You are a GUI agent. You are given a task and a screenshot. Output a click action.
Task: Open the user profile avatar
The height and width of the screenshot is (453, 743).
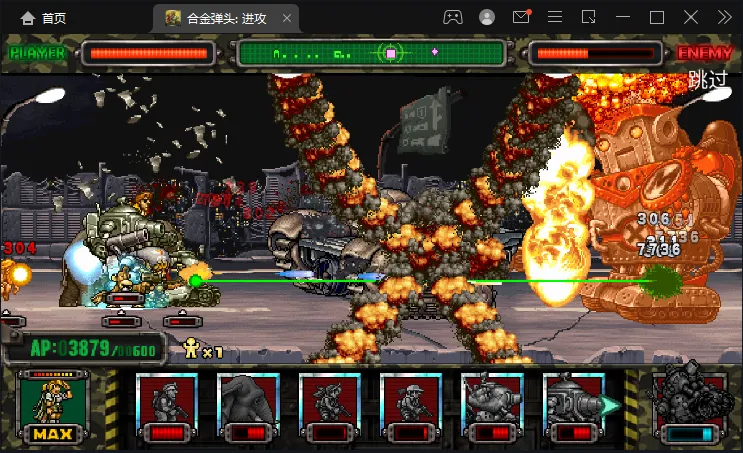click(487, 17)
